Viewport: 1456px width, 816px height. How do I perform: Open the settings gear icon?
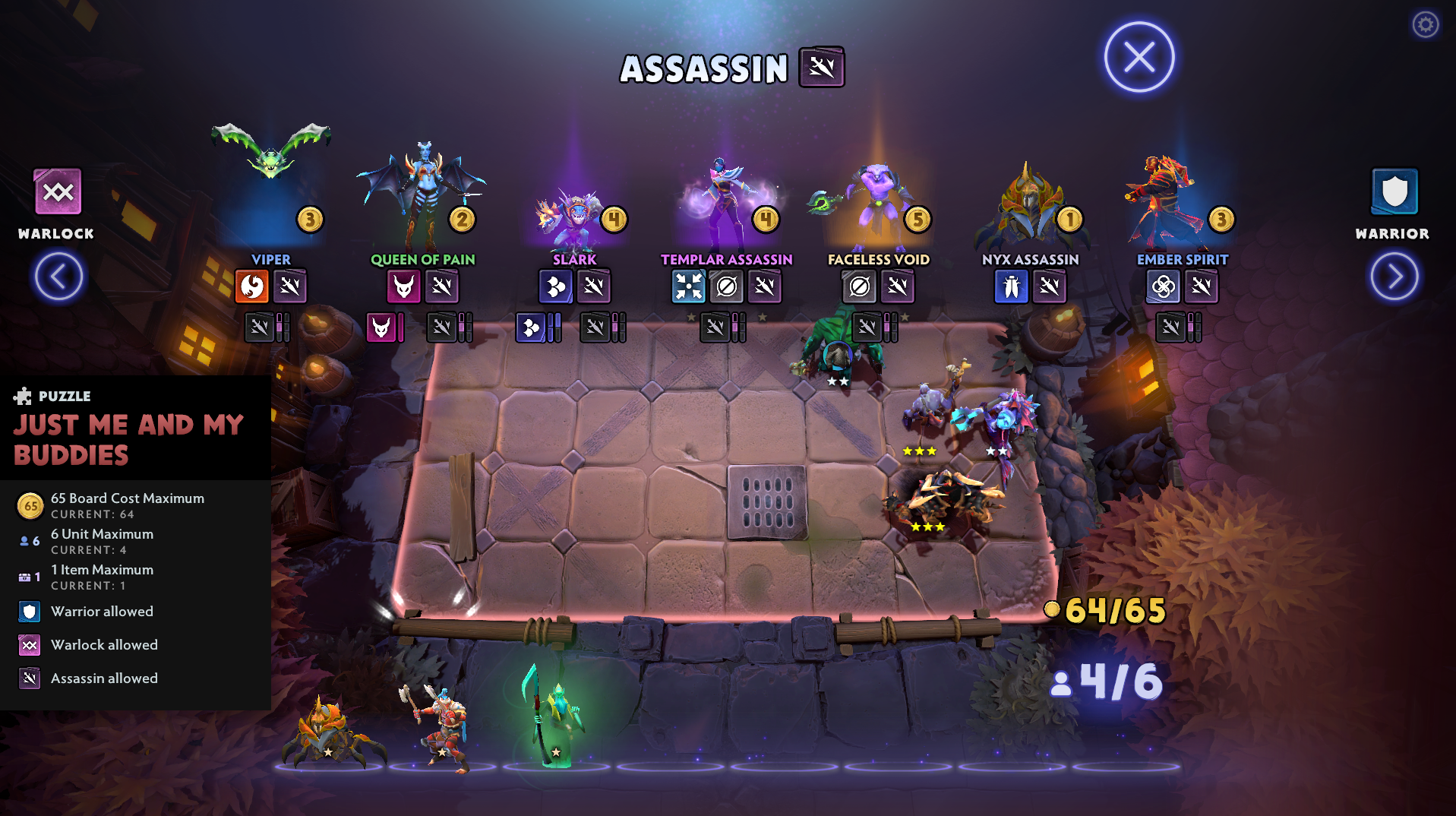1425,25
